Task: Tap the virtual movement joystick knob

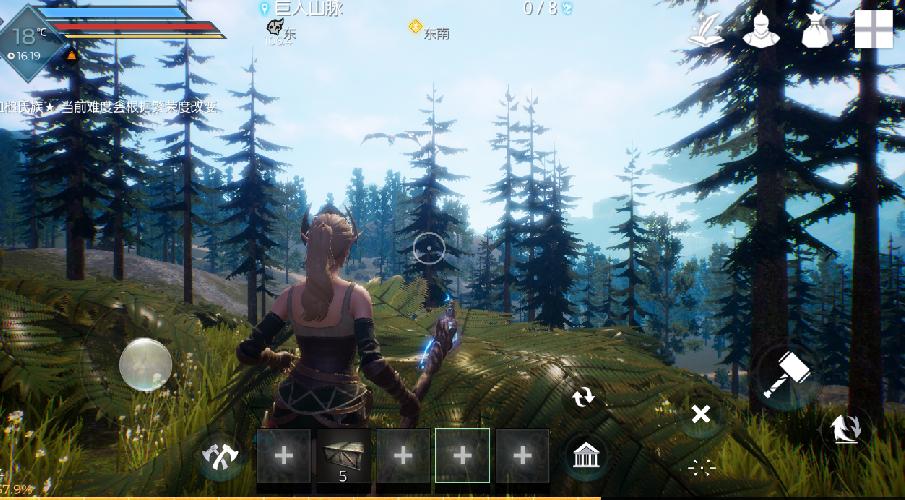Action: tap(144, 364)
